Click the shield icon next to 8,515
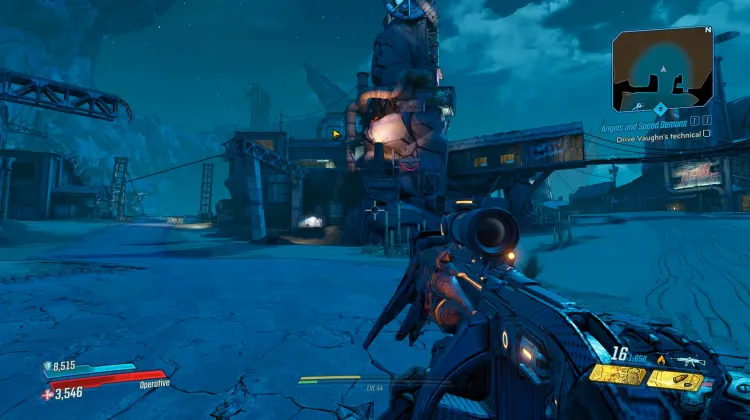This screenshot has width=750, height=420. pos(46,368)
